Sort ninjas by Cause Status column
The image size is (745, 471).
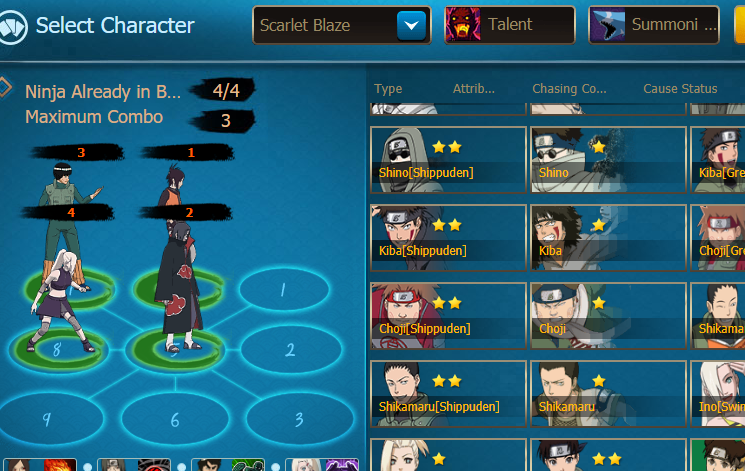point(680,89)
